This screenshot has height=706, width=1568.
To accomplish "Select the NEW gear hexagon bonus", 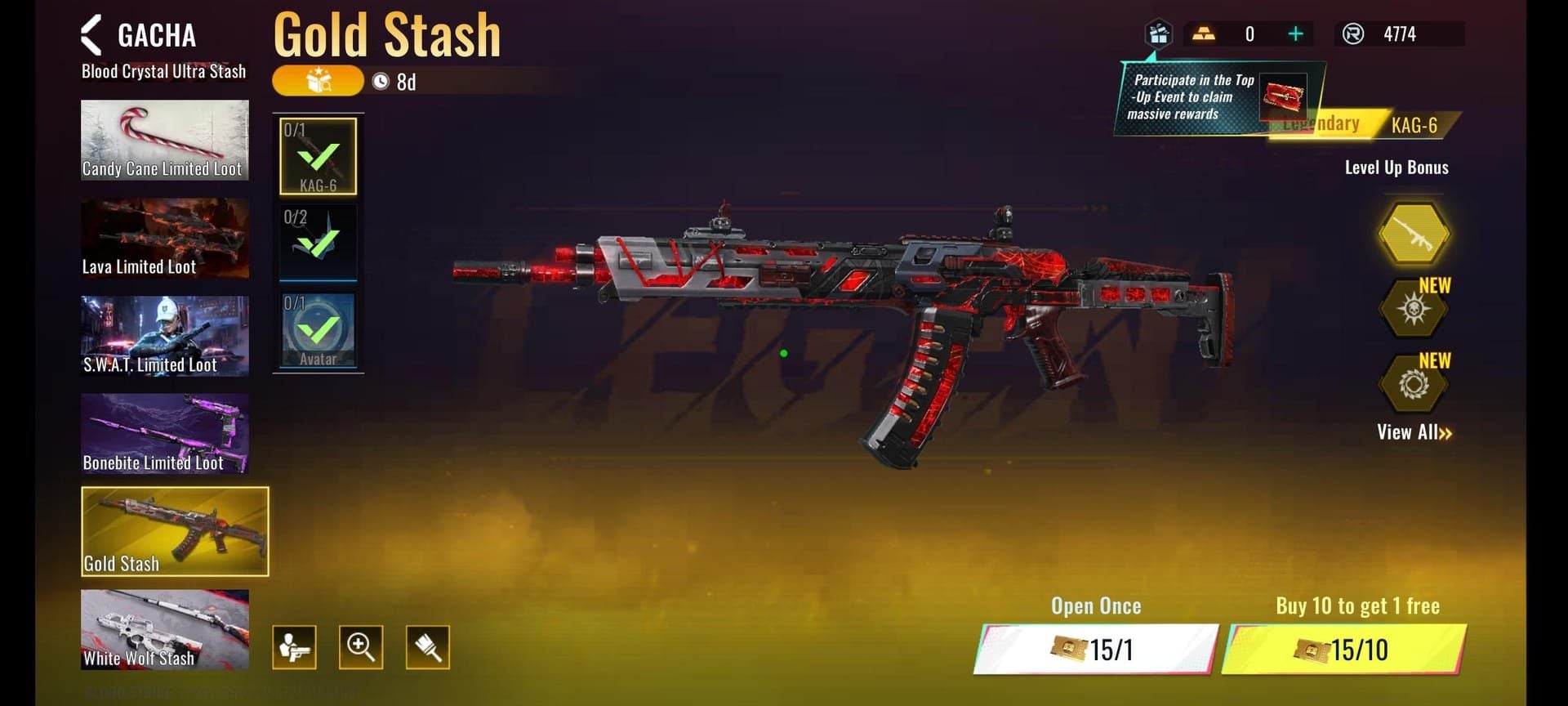I will coord(1414,386).
